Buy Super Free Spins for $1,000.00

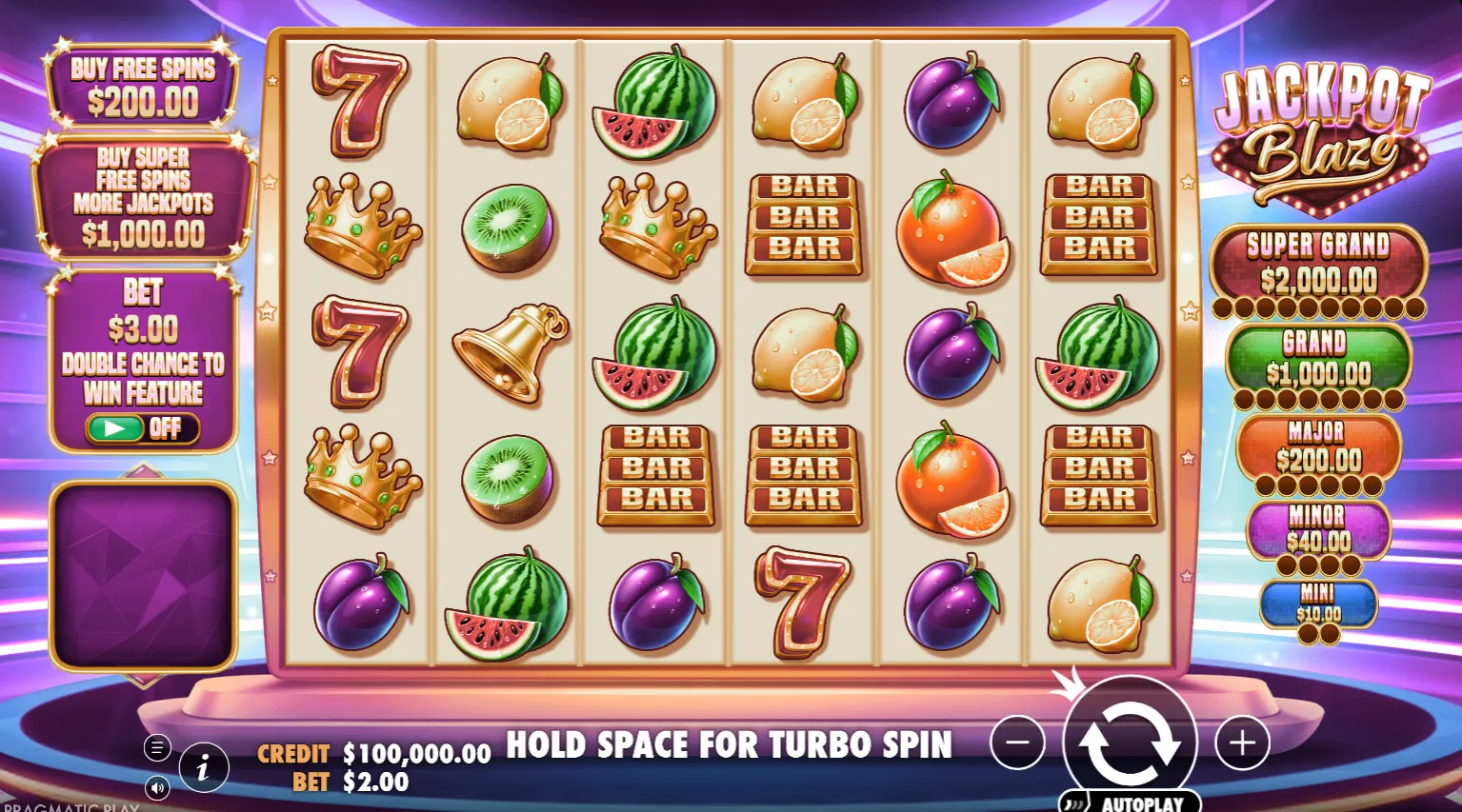click(143, 197)
